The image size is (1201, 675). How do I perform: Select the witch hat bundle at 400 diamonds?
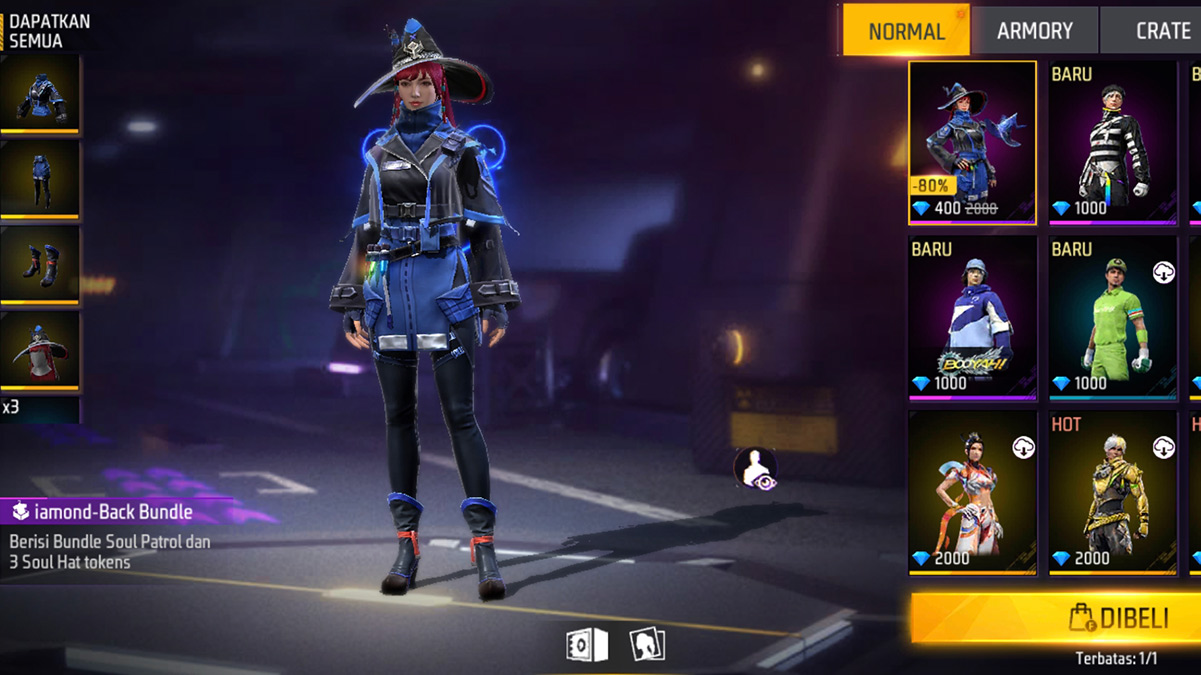point(972,142)
